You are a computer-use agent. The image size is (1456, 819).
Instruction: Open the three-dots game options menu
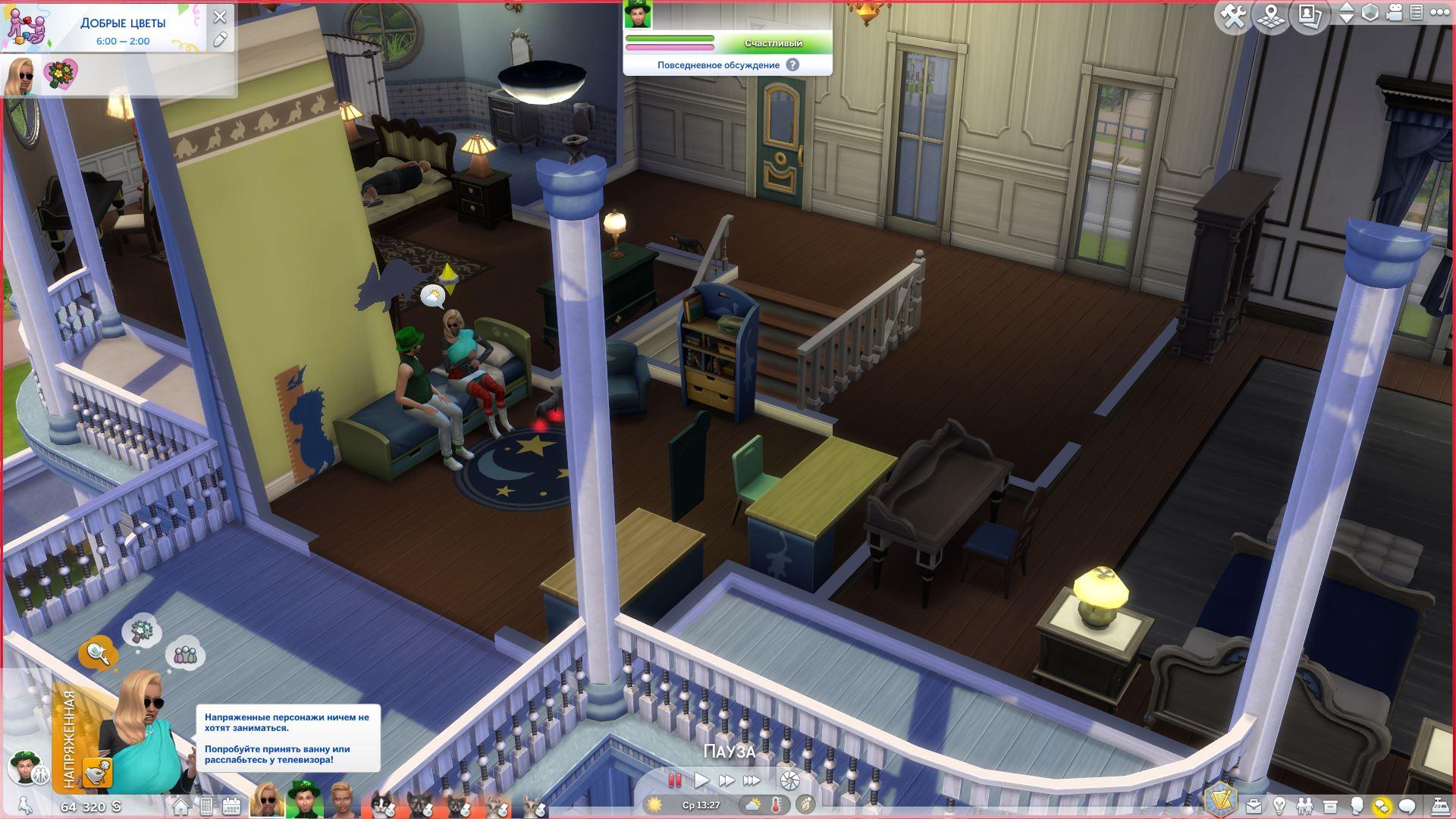1439,13
